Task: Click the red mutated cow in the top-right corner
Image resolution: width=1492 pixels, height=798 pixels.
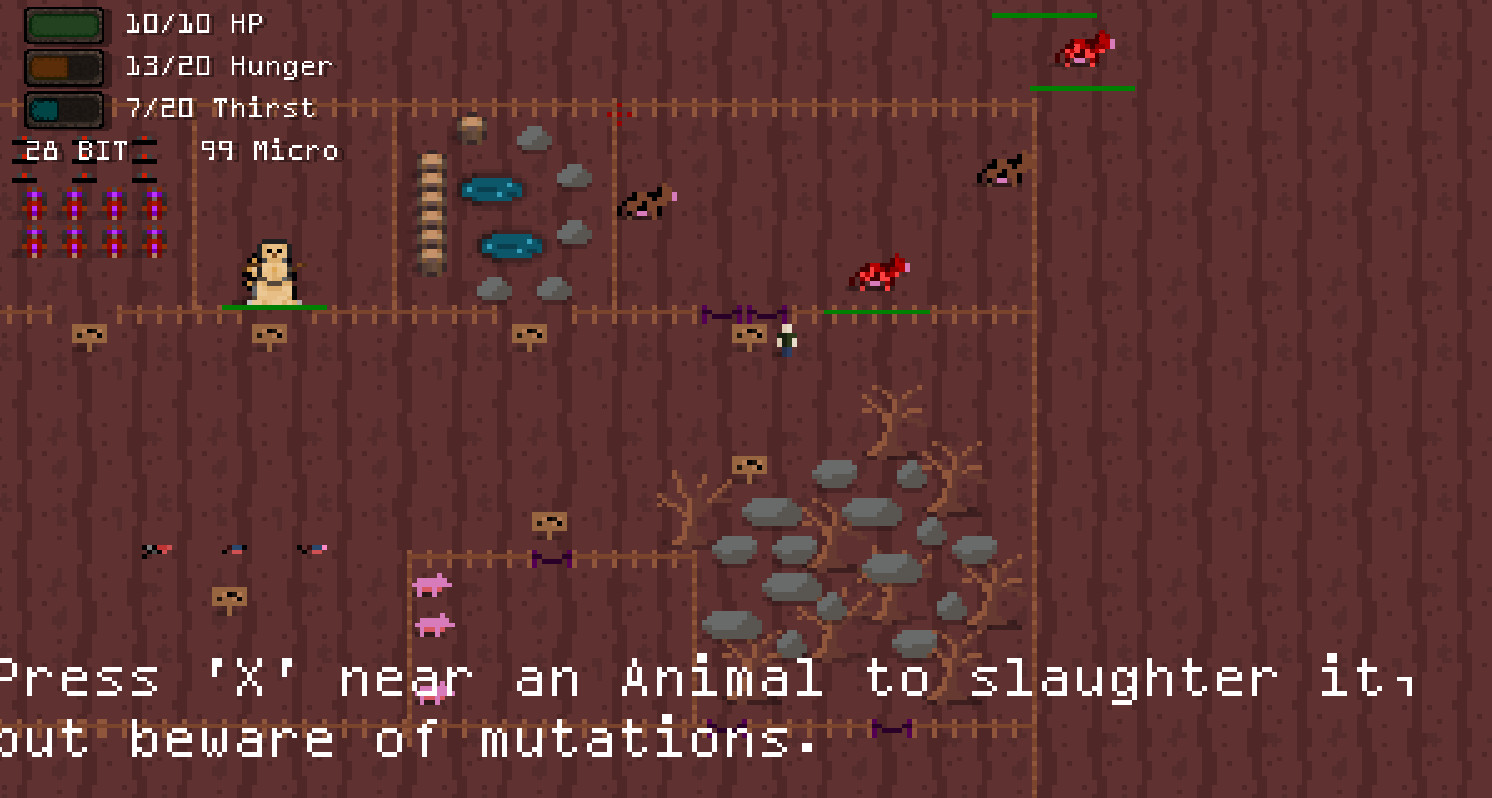Action: click(1083, 52)
